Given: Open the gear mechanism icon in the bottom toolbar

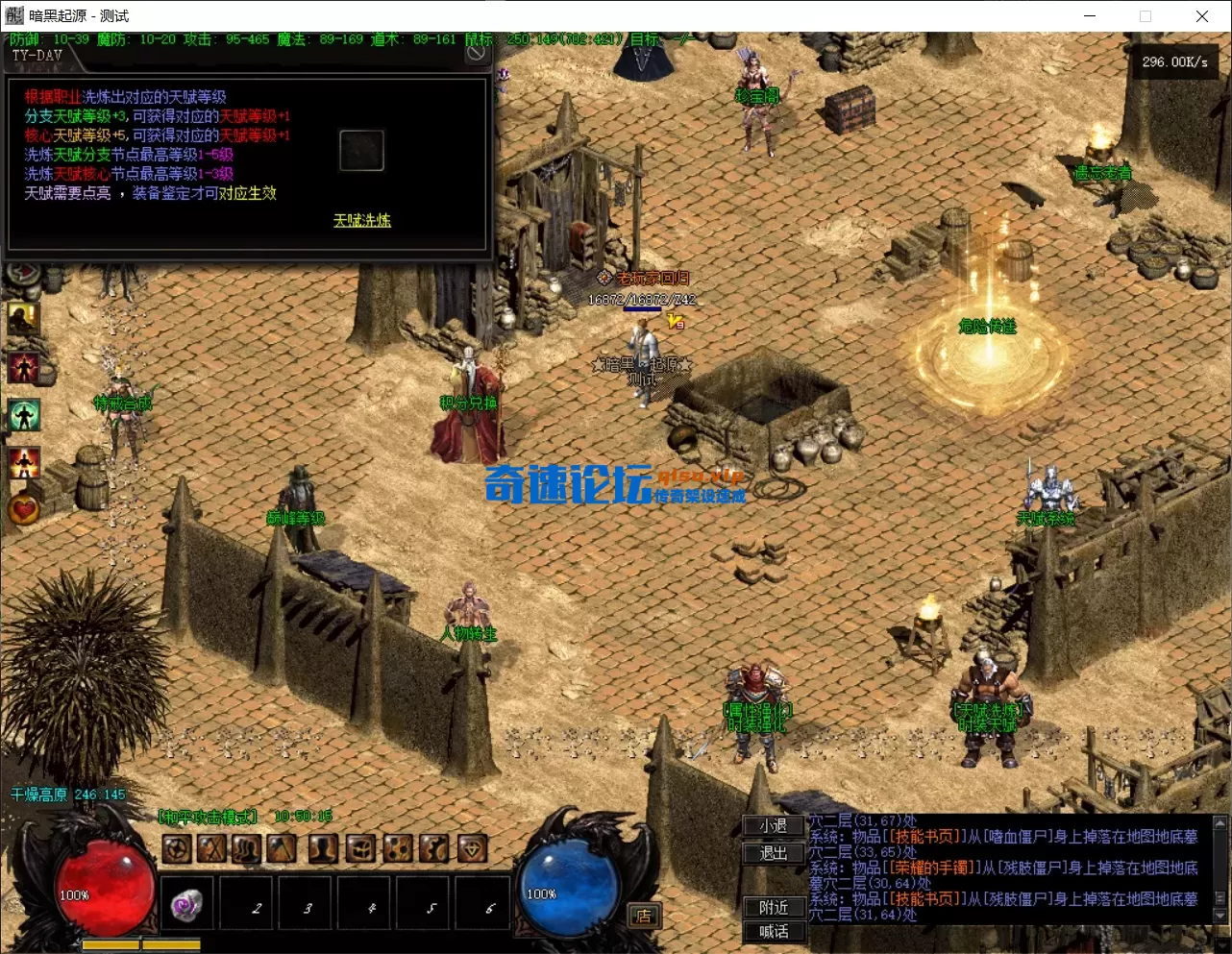Looking at the screenshot, I should pos(433,847).
